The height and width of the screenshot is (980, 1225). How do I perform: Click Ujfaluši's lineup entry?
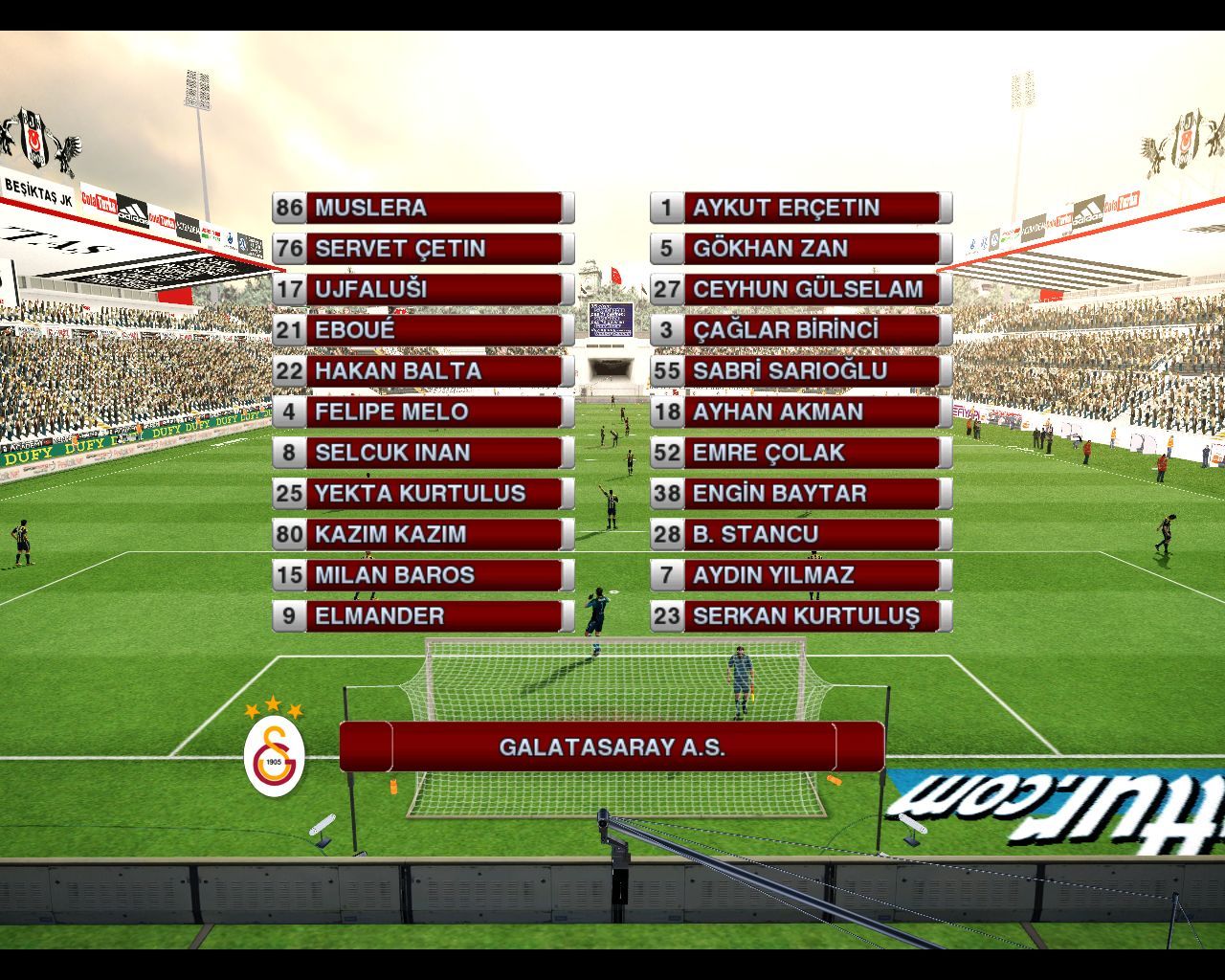(x=422, y=289)
